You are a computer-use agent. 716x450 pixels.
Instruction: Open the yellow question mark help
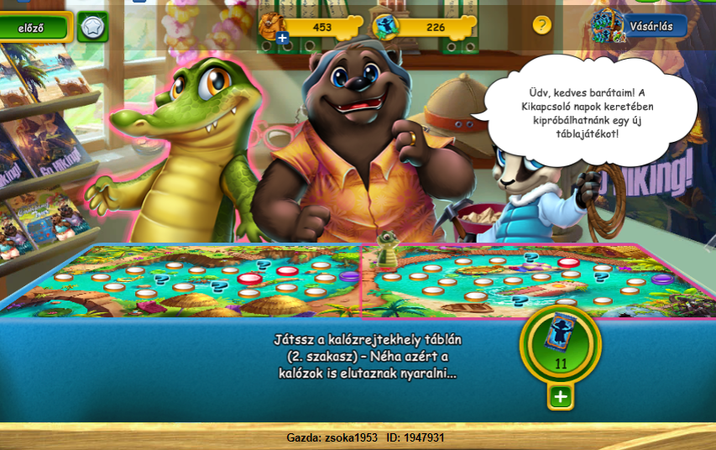(542, 25)
